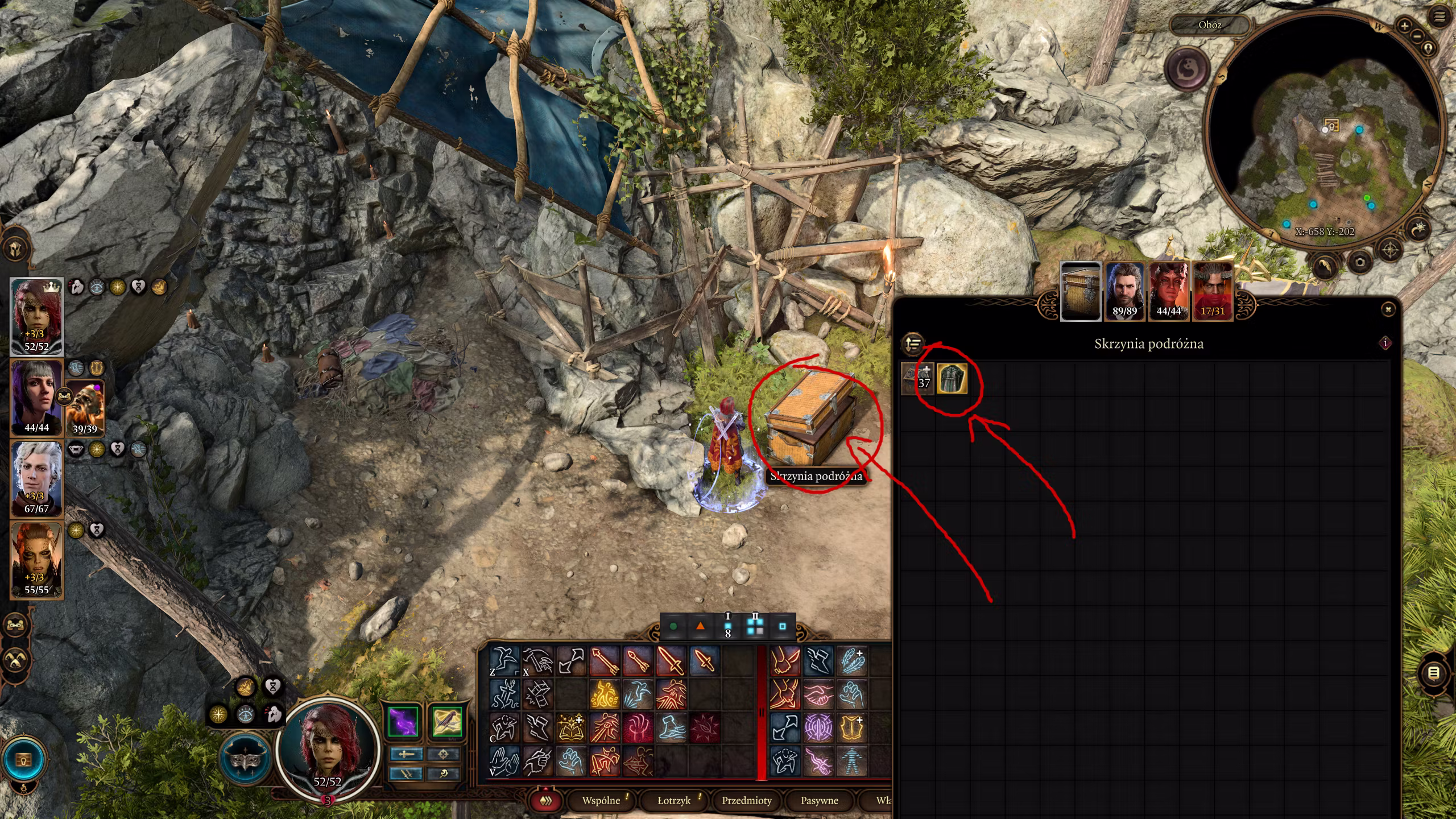1456x819 pixels.
Task: Zoom in the minimap with plus button
Action: tap(1404, 26)
